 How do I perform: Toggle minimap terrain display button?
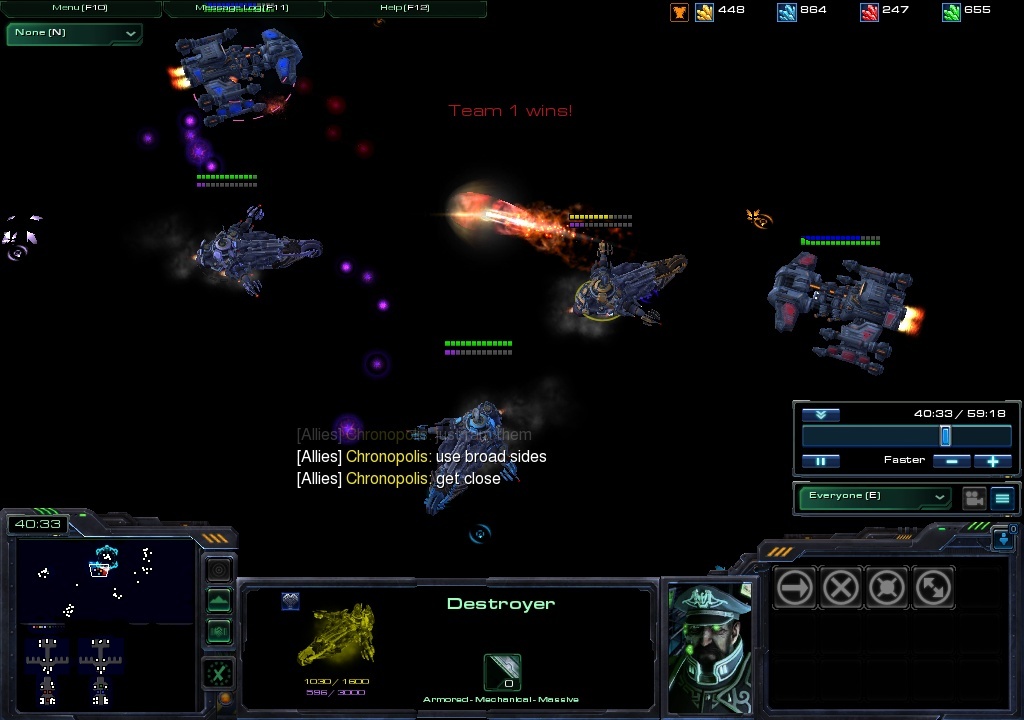219,601
